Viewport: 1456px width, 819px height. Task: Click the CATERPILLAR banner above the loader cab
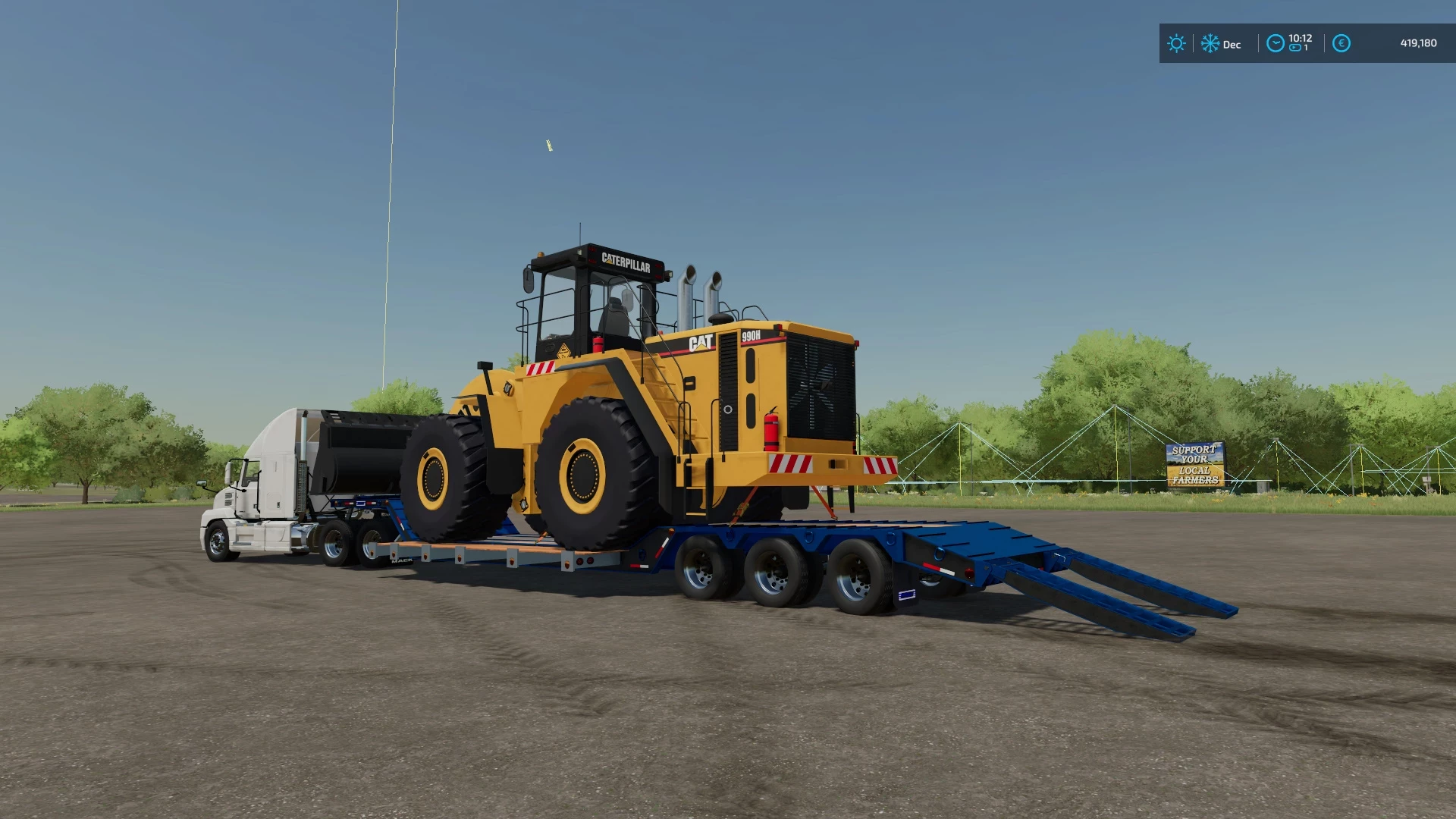coord(626,263)
